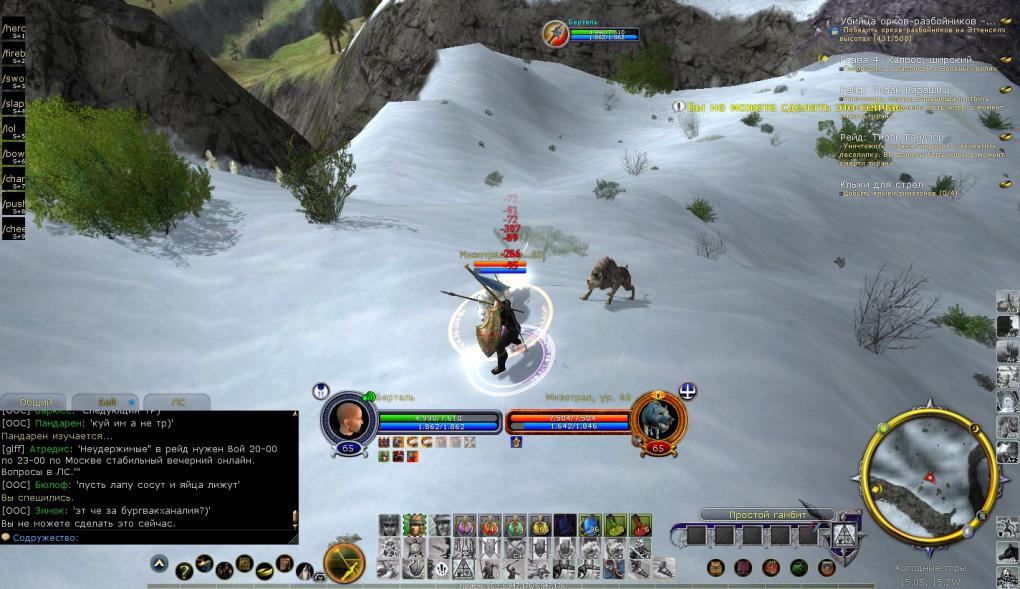Trigger the /cheer emote shortcut

point(13,229)
